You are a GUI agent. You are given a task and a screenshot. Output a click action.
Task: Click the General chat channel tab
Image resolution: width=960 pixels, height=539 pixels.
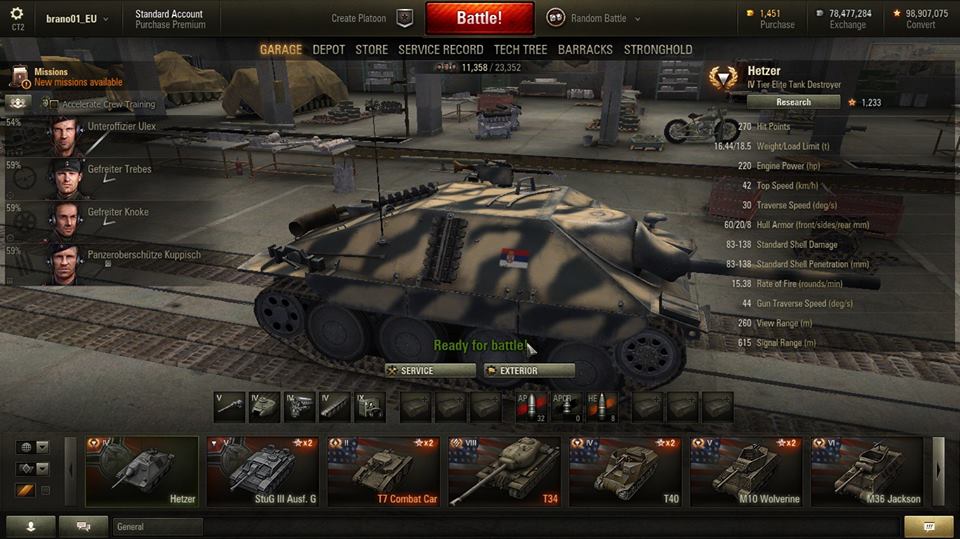157,526
